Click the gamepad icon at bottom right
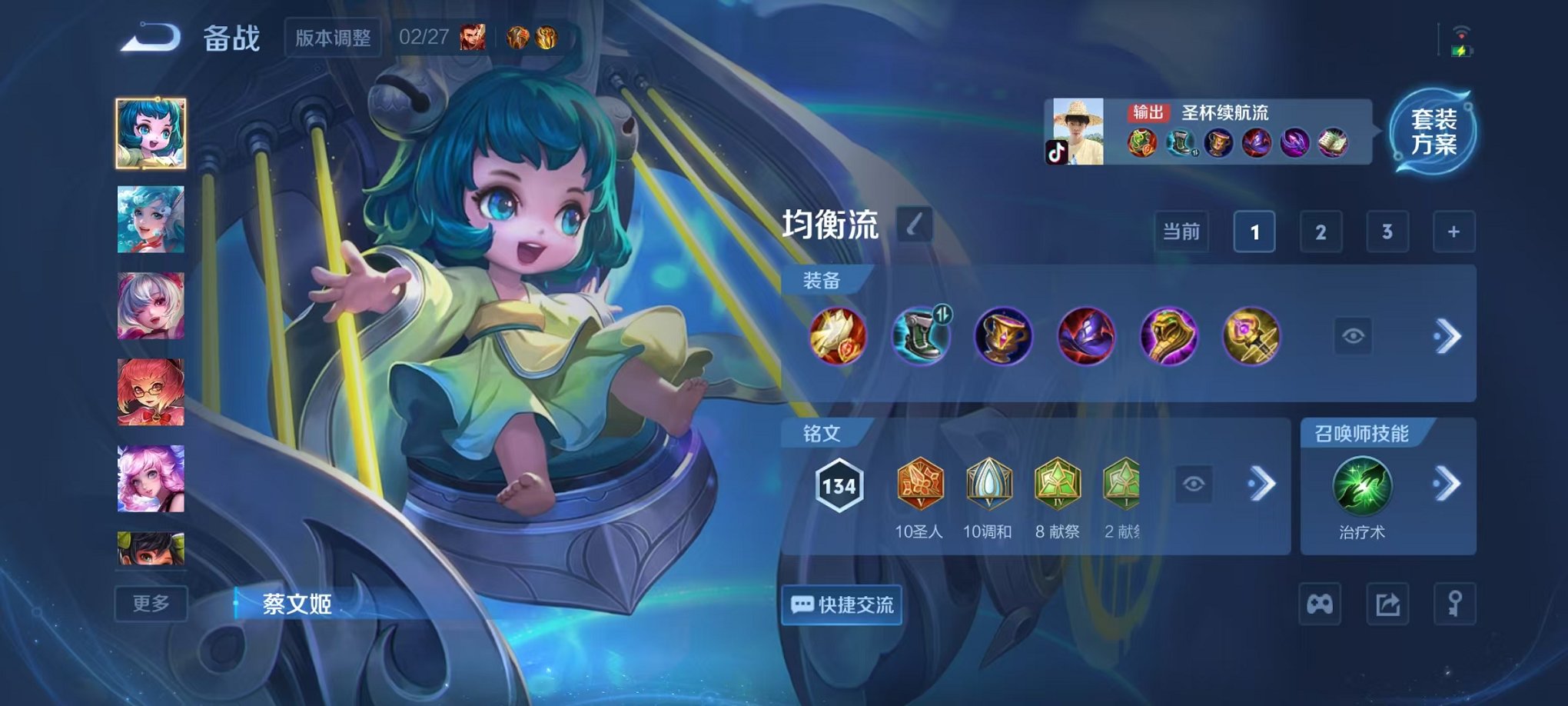The height and width of the screenshot is (706, 1568). [1320, 605]
